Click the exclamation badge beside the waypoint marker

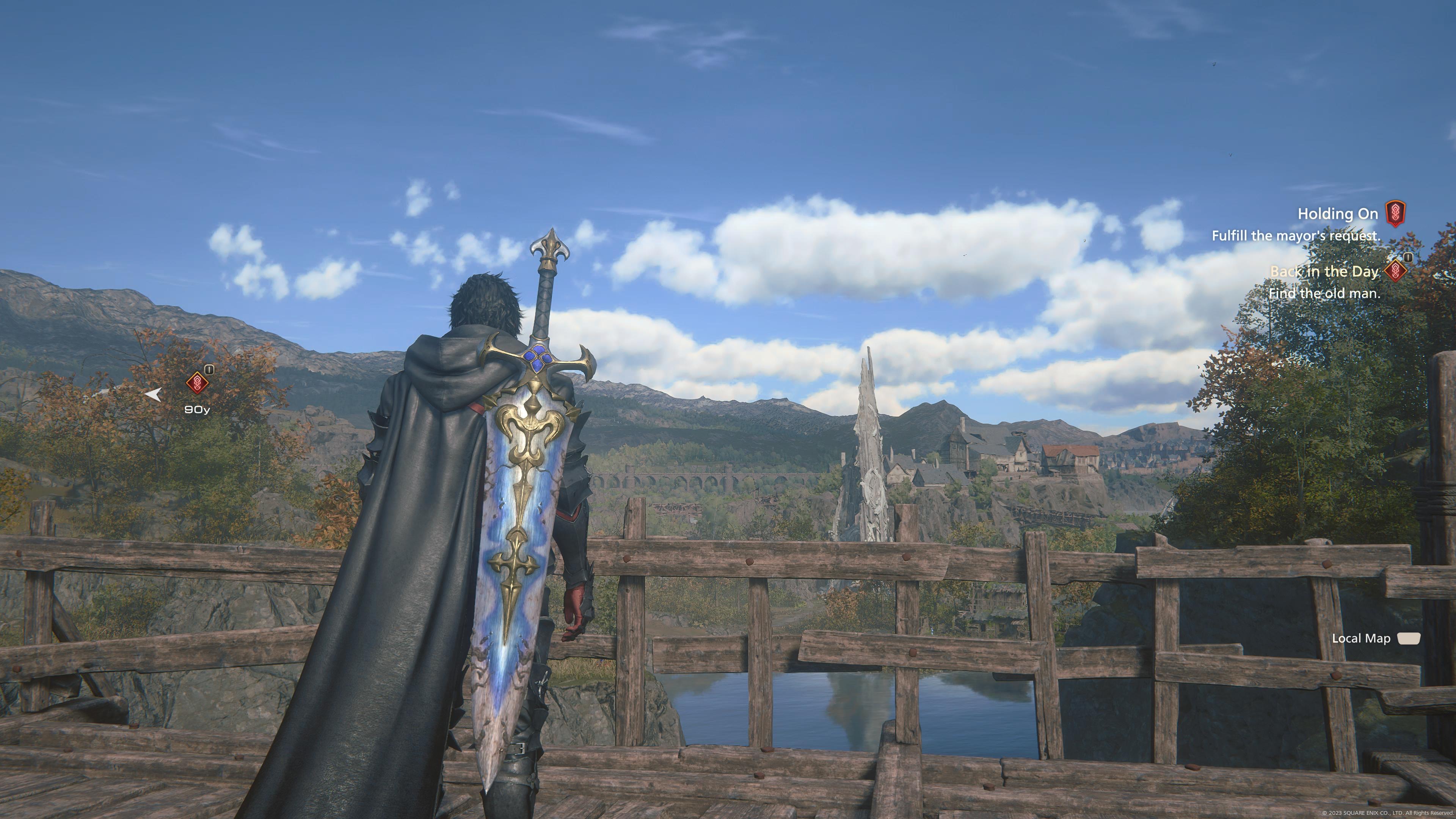pos(210,370)
